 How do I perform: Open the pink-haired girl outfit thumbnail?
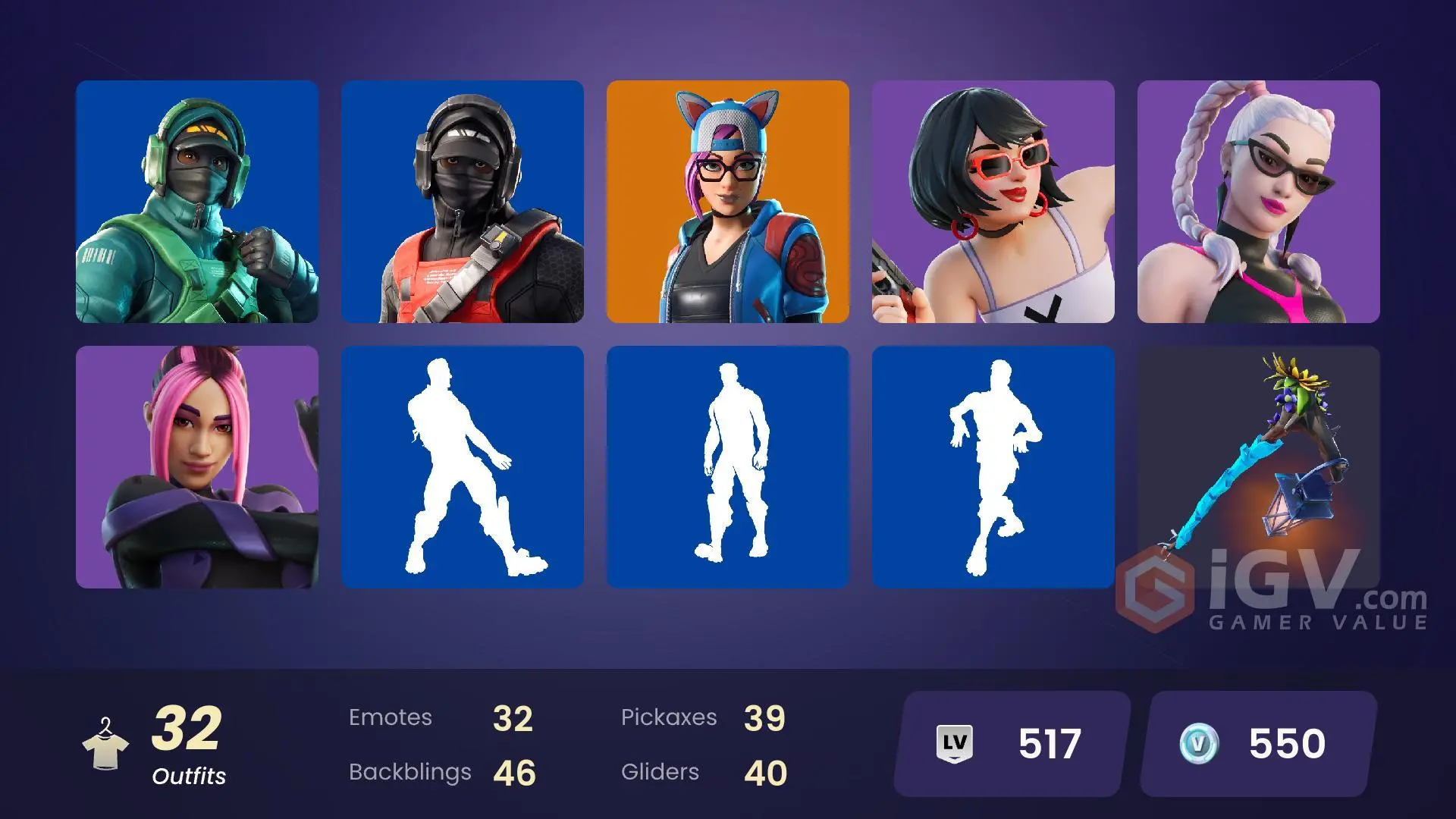(197, 466)
